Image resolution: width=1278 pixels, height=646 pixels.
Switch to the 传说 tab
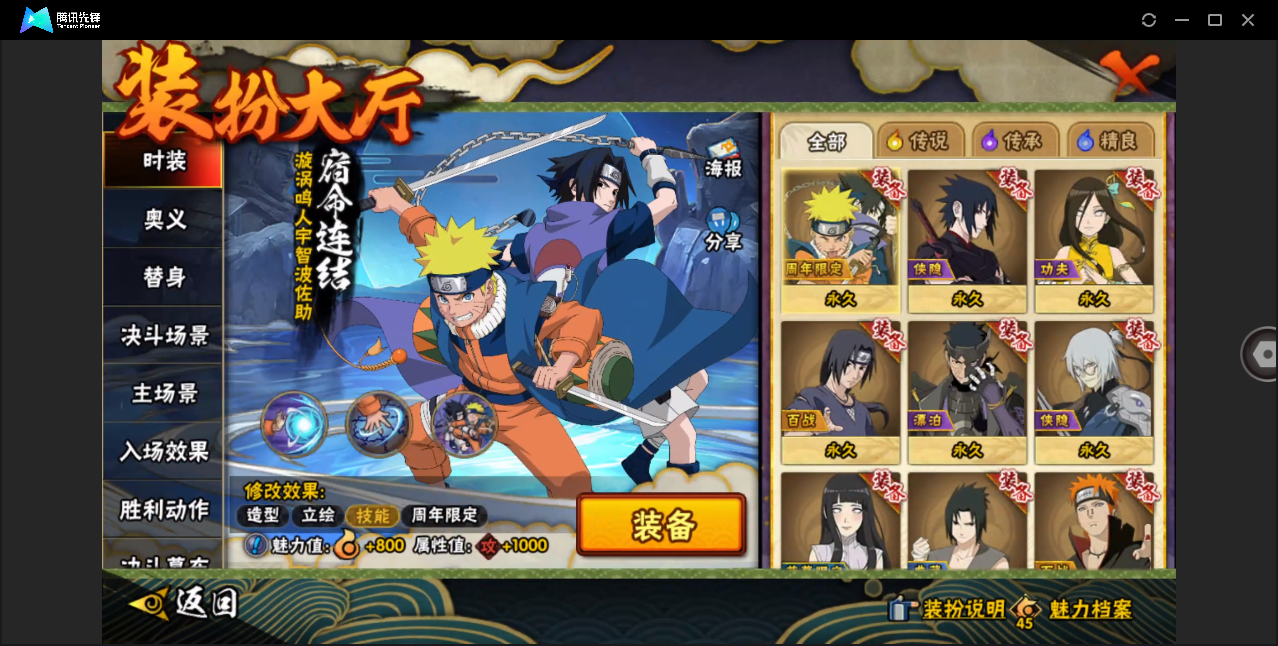pyautogui.click(x=919, y=141)
